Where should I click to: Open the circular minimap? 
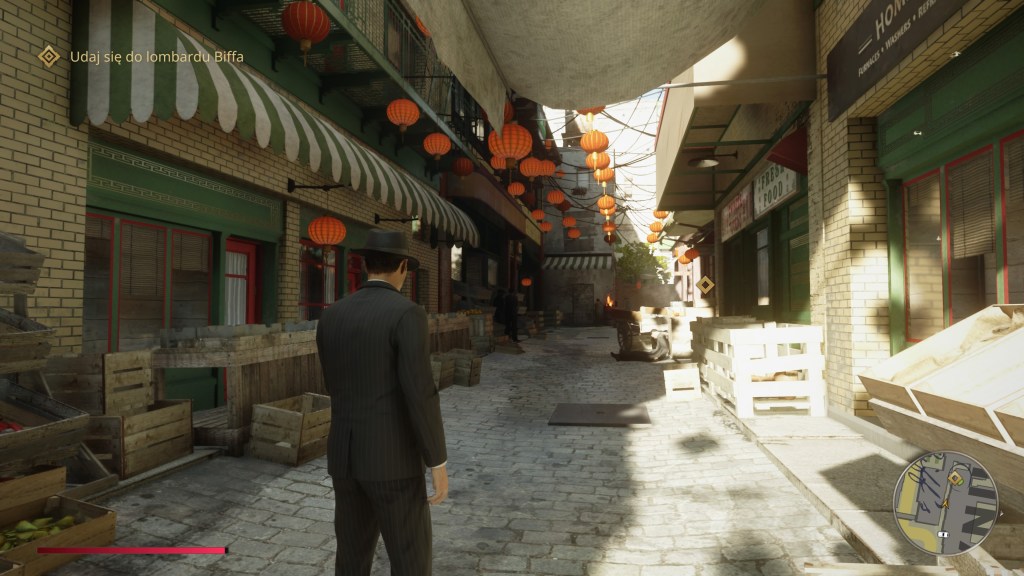[945, 503]
